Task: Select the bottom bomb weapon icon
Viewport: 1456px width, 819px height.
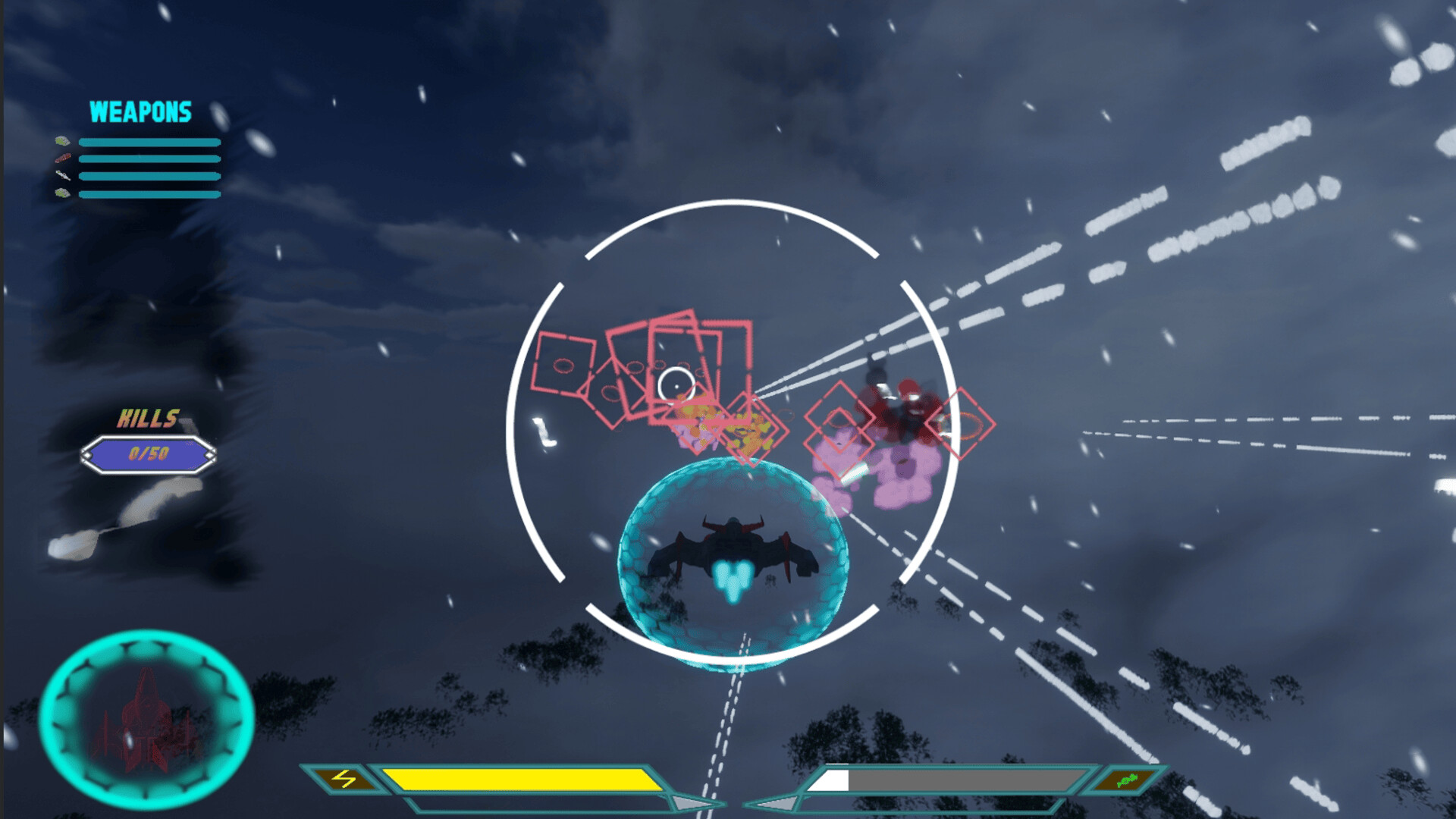Action: point(62,193)
